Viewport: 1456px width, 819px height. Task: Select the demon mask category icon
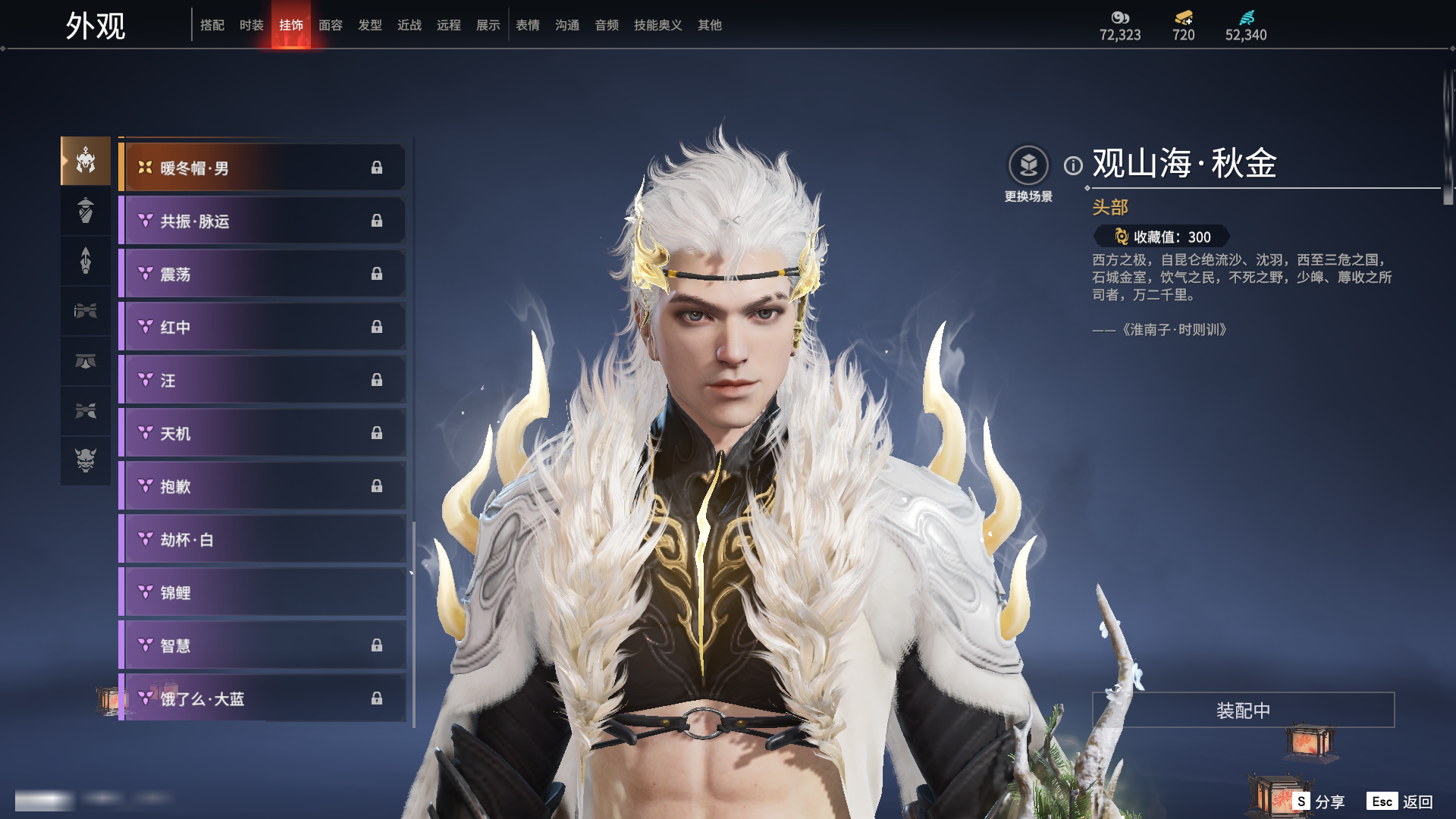(x=86, y=460)
